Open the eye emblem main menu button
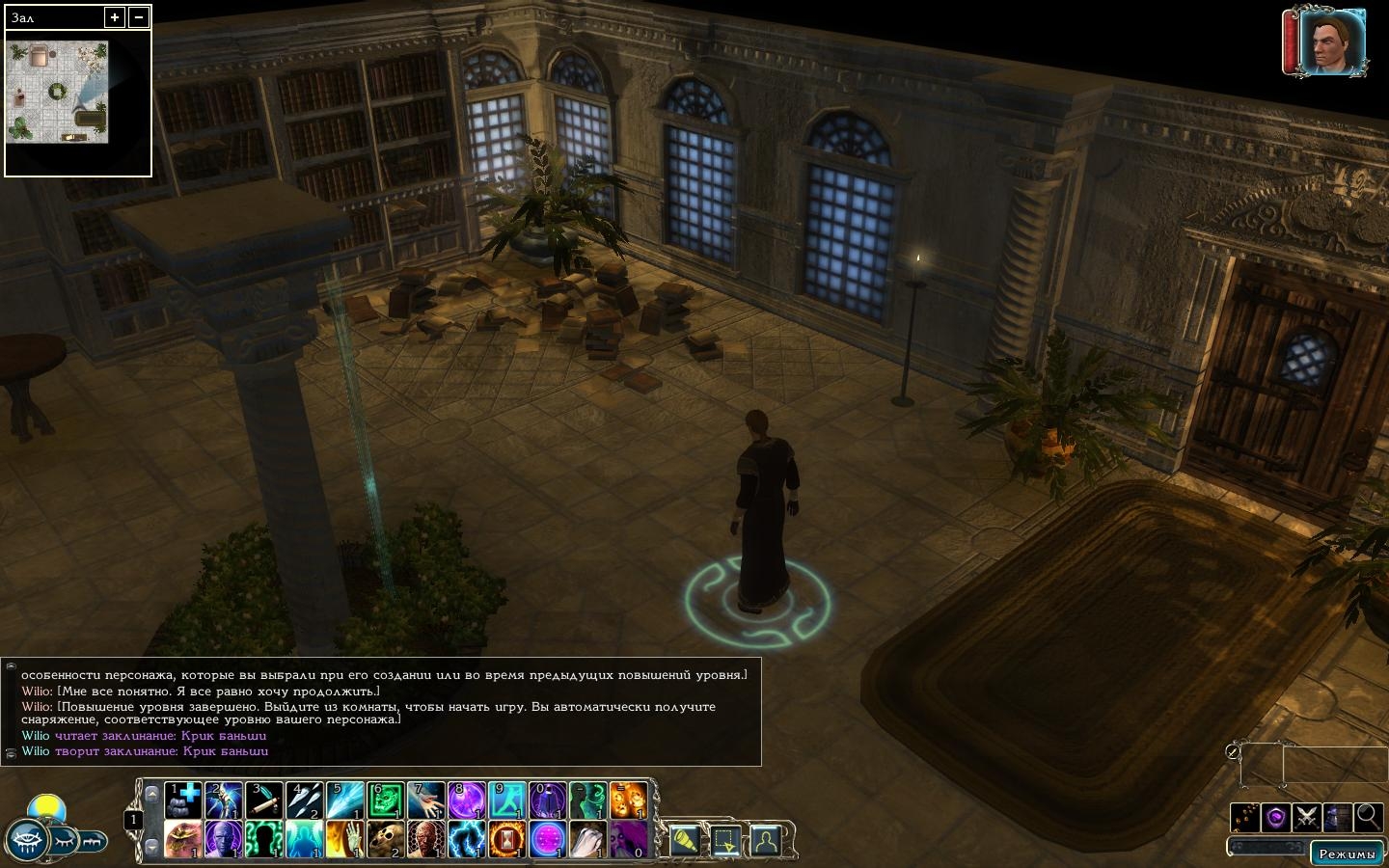Image resolution: width=1389 pixels, height=868 pixels. point(26,842)
